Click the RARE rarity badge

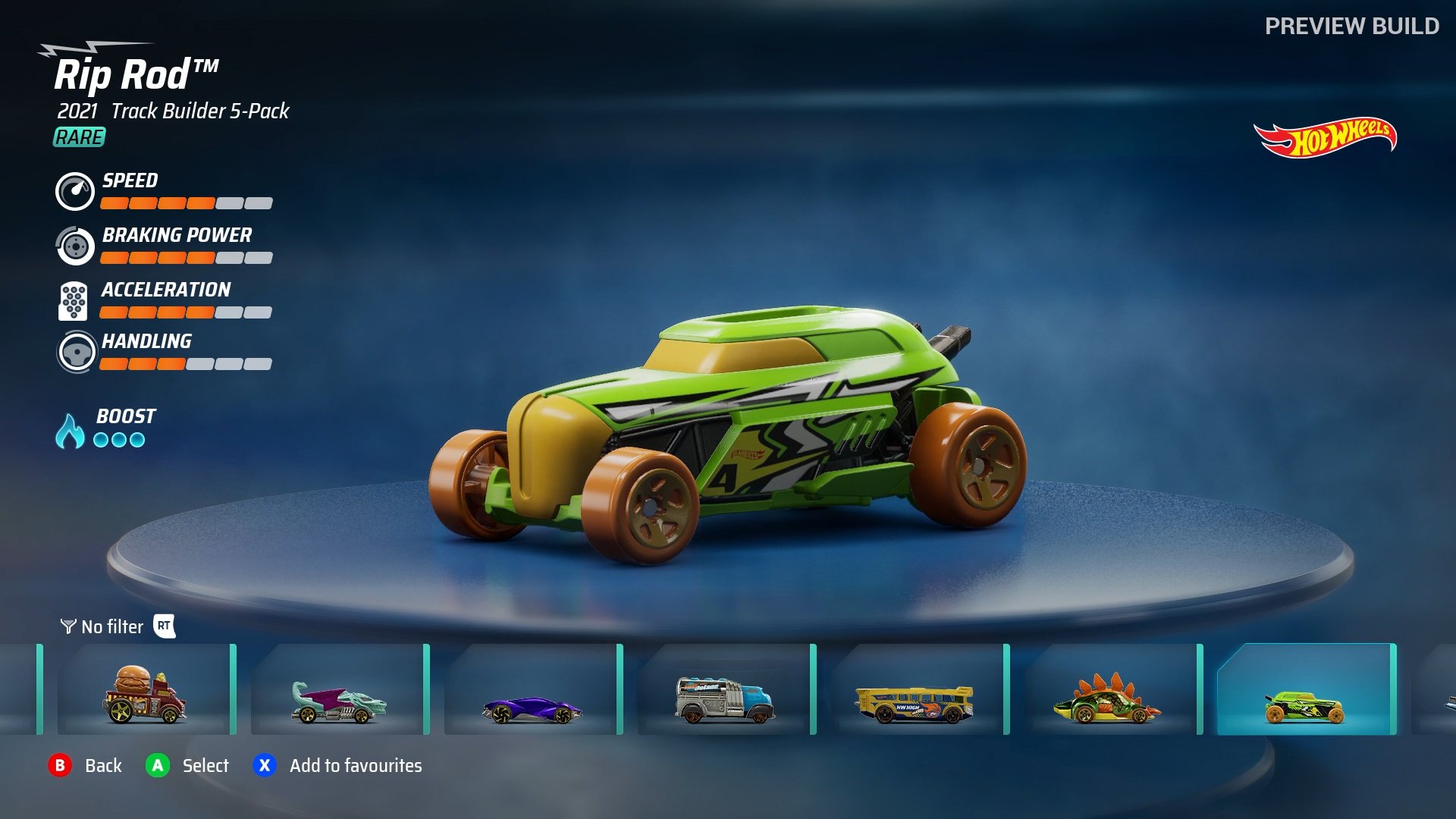(78, 138)
